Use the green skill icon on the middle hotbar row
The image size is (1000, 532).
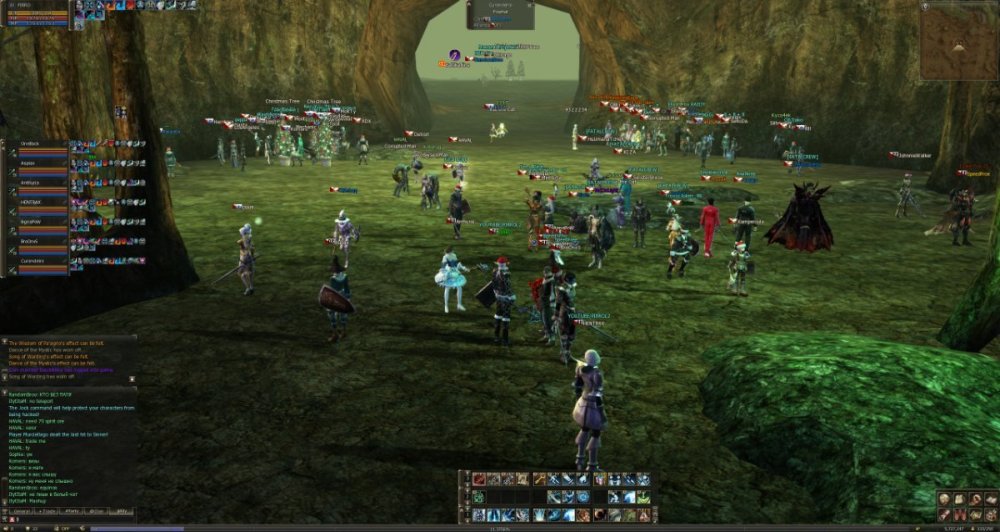click(x=479, y=497)
